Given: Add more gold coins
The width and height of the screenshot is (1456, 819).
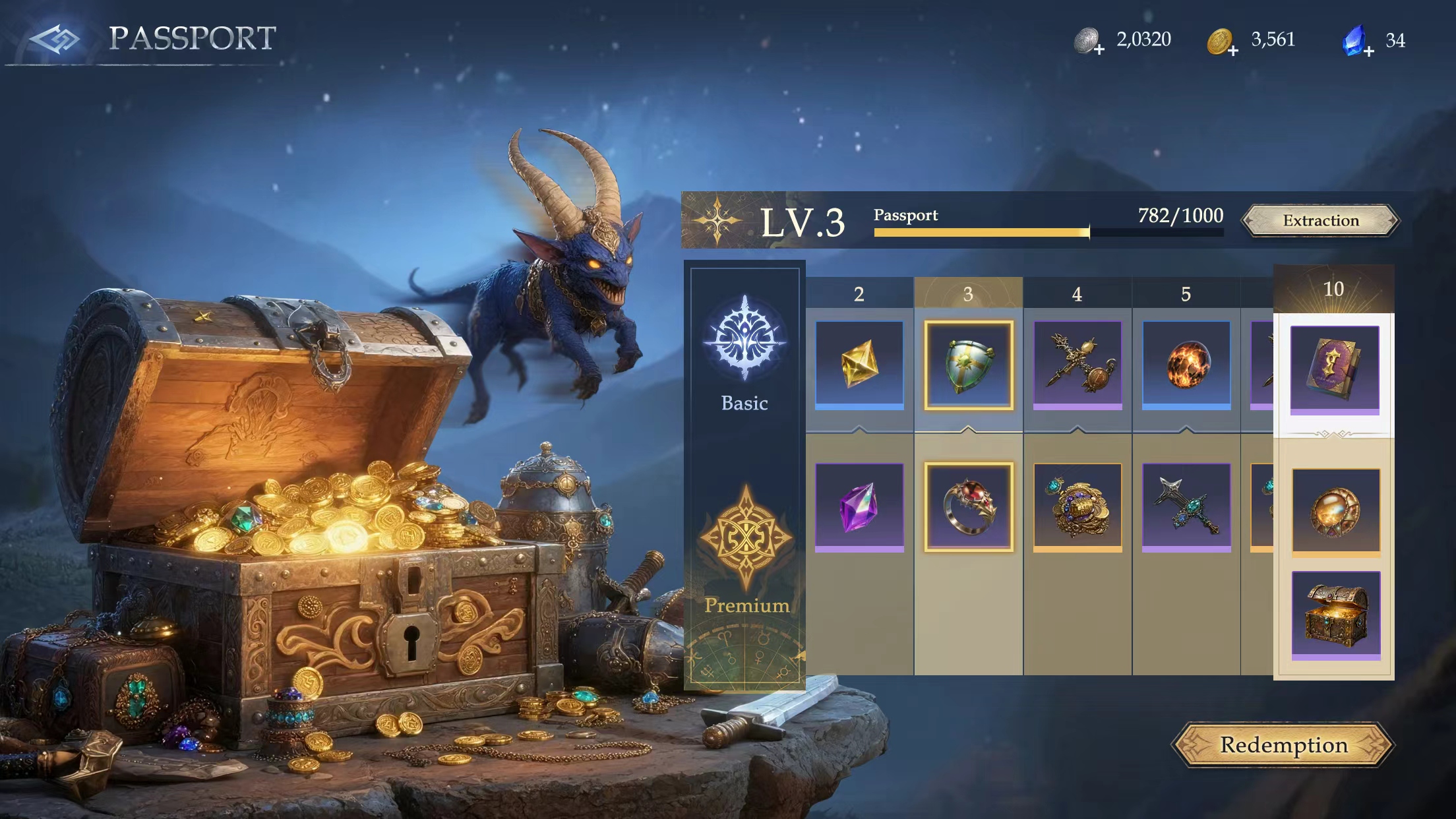Looking at the screenshot, I should [1232, 50].
